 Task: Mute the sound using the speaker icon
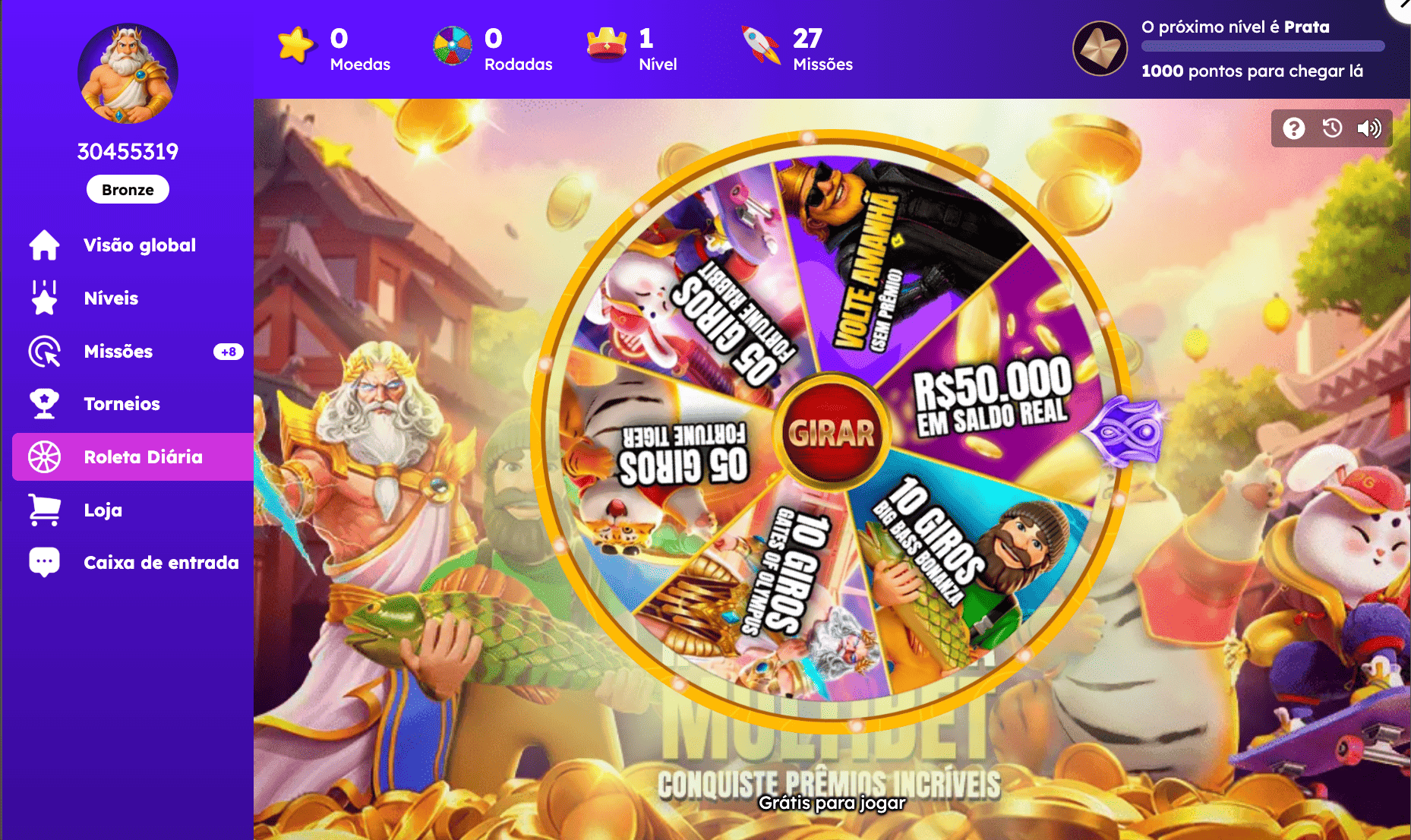tap(1370, 129)
